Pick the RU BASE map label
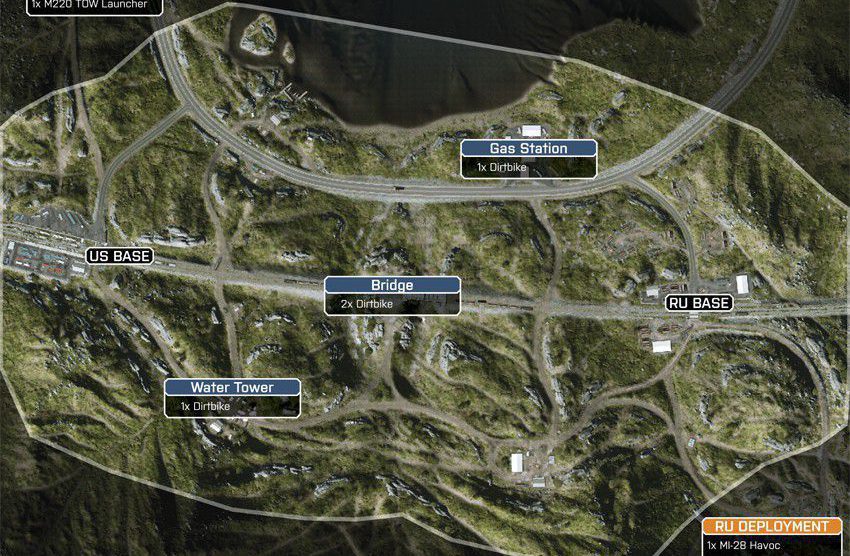Viewport: 850px width, 556px height. (x=699, y=303)
